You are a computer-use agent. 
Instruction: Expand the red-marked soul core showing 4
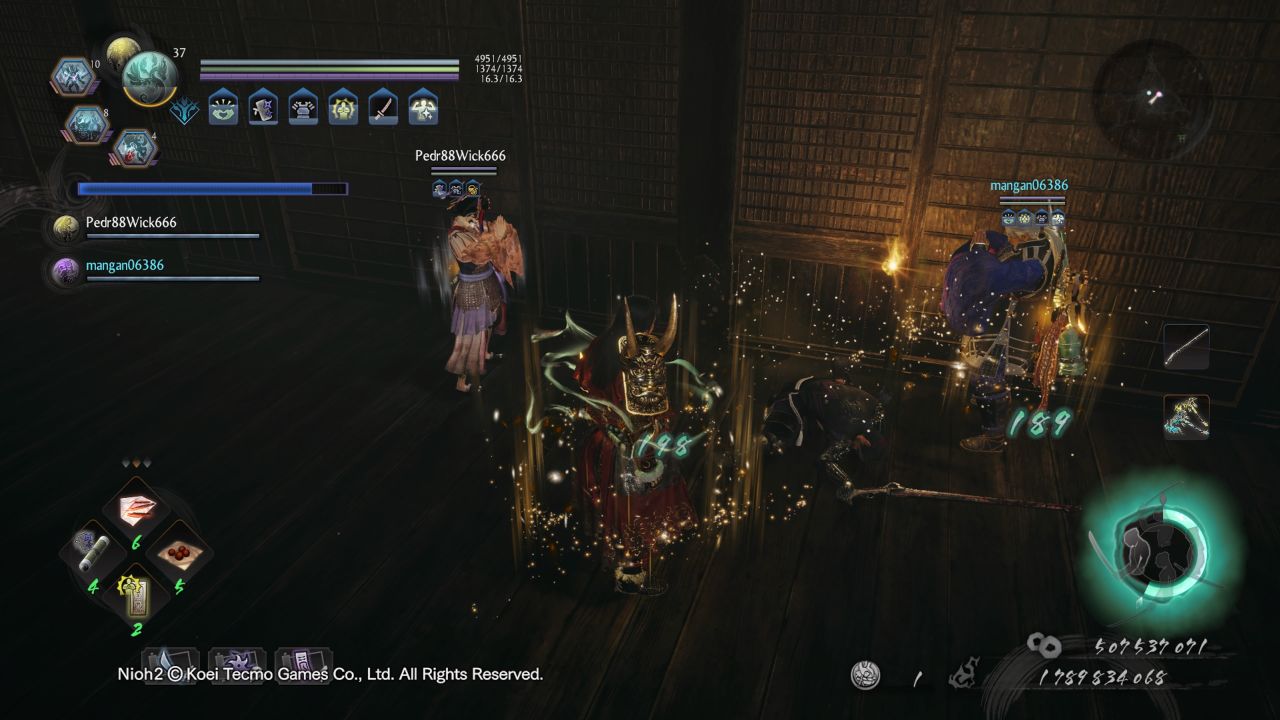tap(137, 149)
